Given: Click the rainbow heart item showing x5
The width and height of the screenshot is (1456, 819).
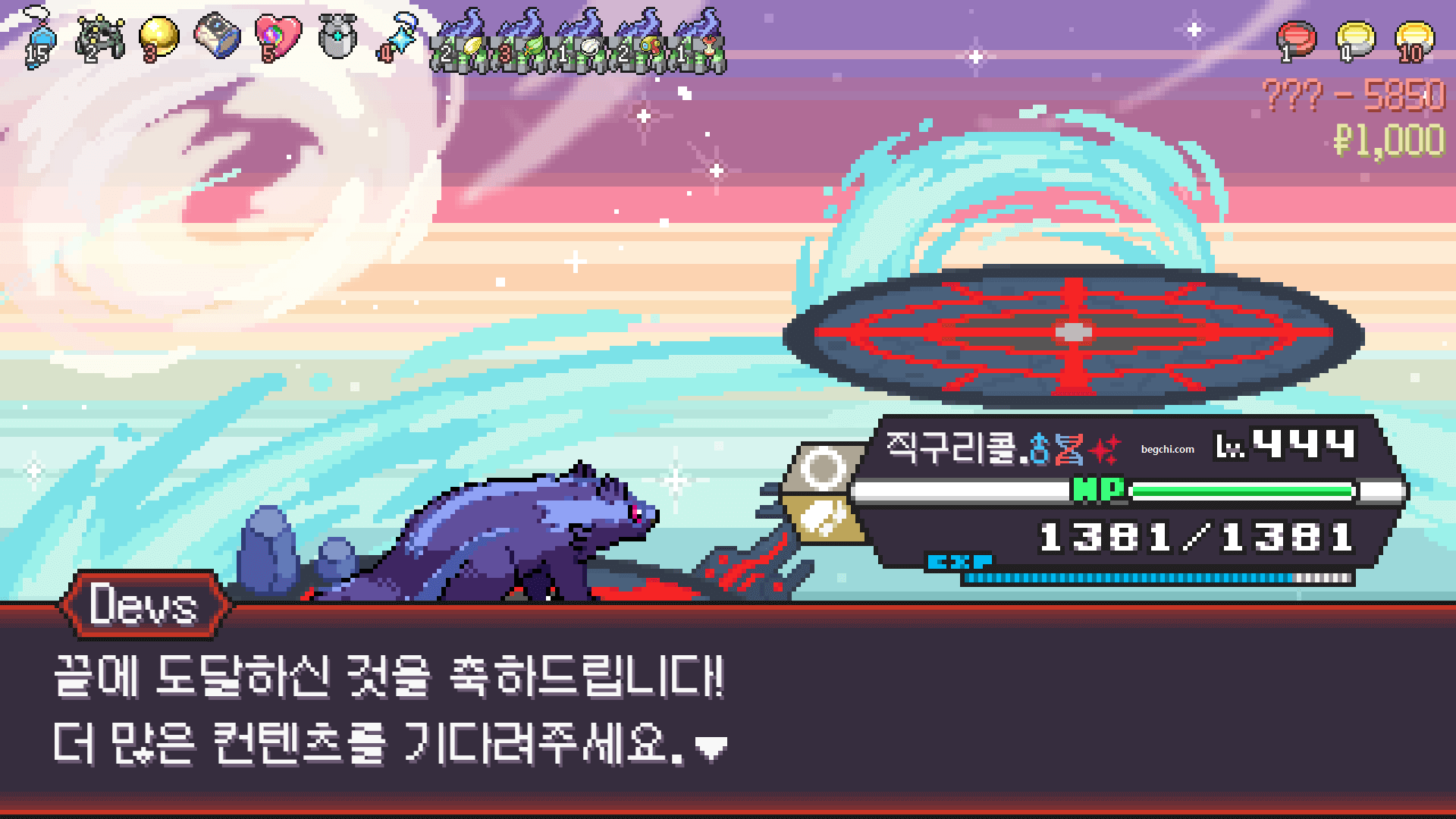Looking at the screenshot, I should click(x=278, y=36).
